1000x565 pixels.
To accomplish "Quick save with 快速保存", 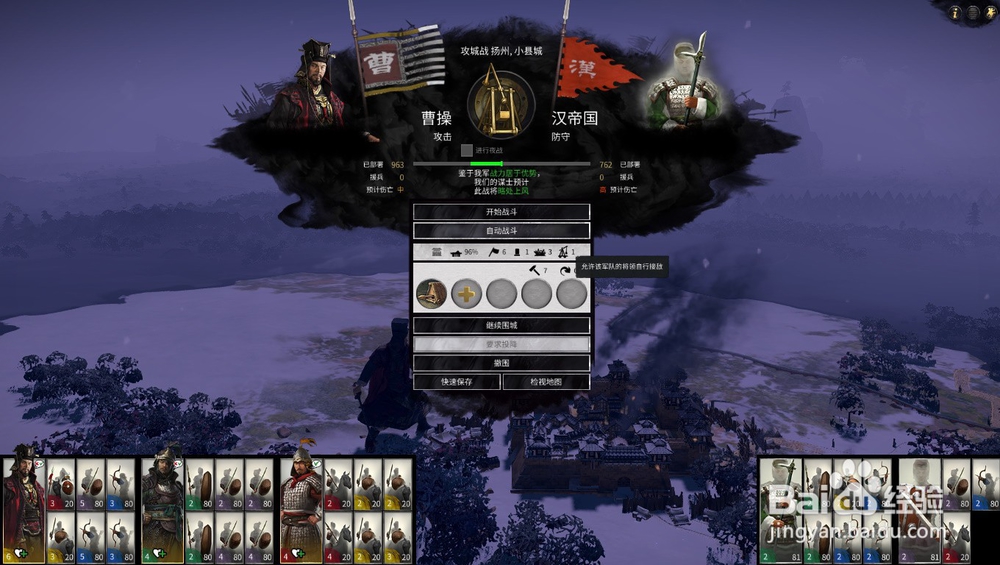I will click(x=456, y=382).
